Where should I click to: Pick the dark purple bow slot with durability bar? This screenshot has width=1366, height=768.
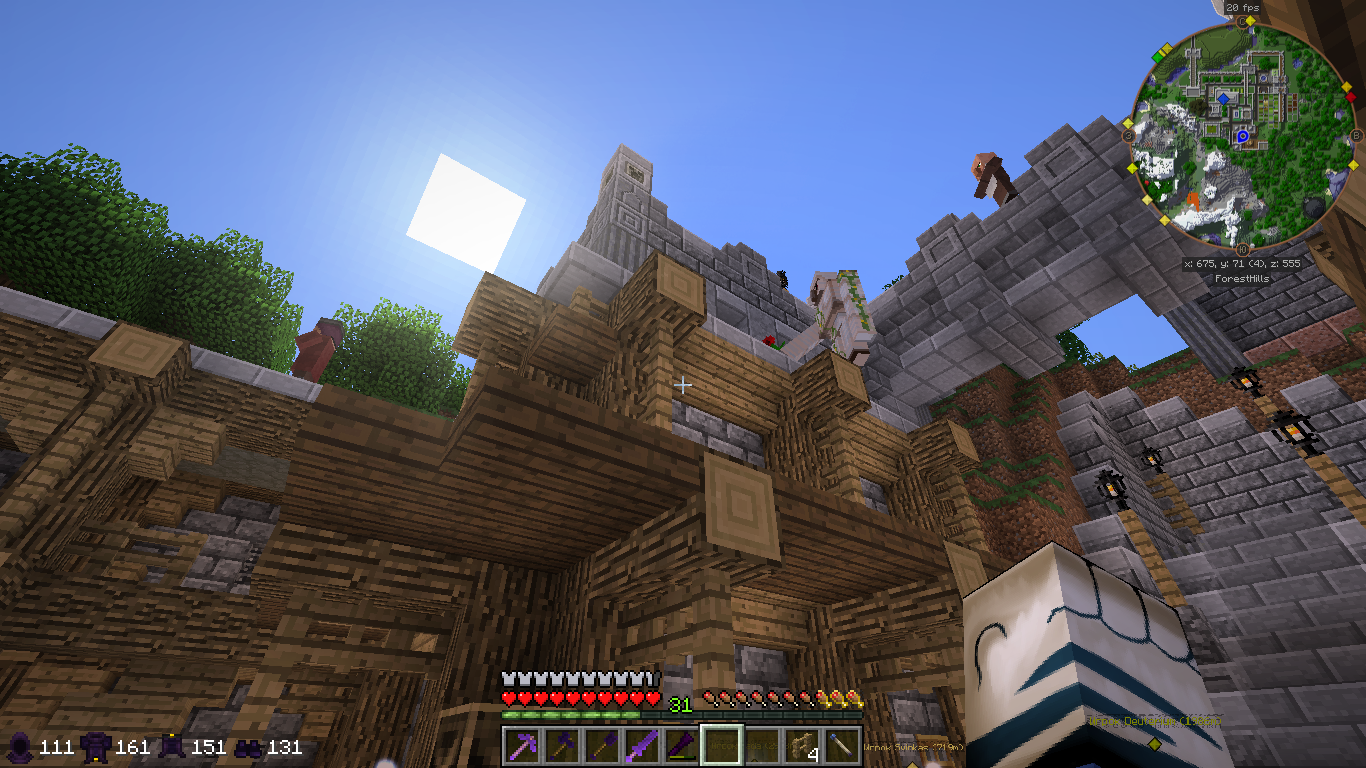click(x=681, y=745)
